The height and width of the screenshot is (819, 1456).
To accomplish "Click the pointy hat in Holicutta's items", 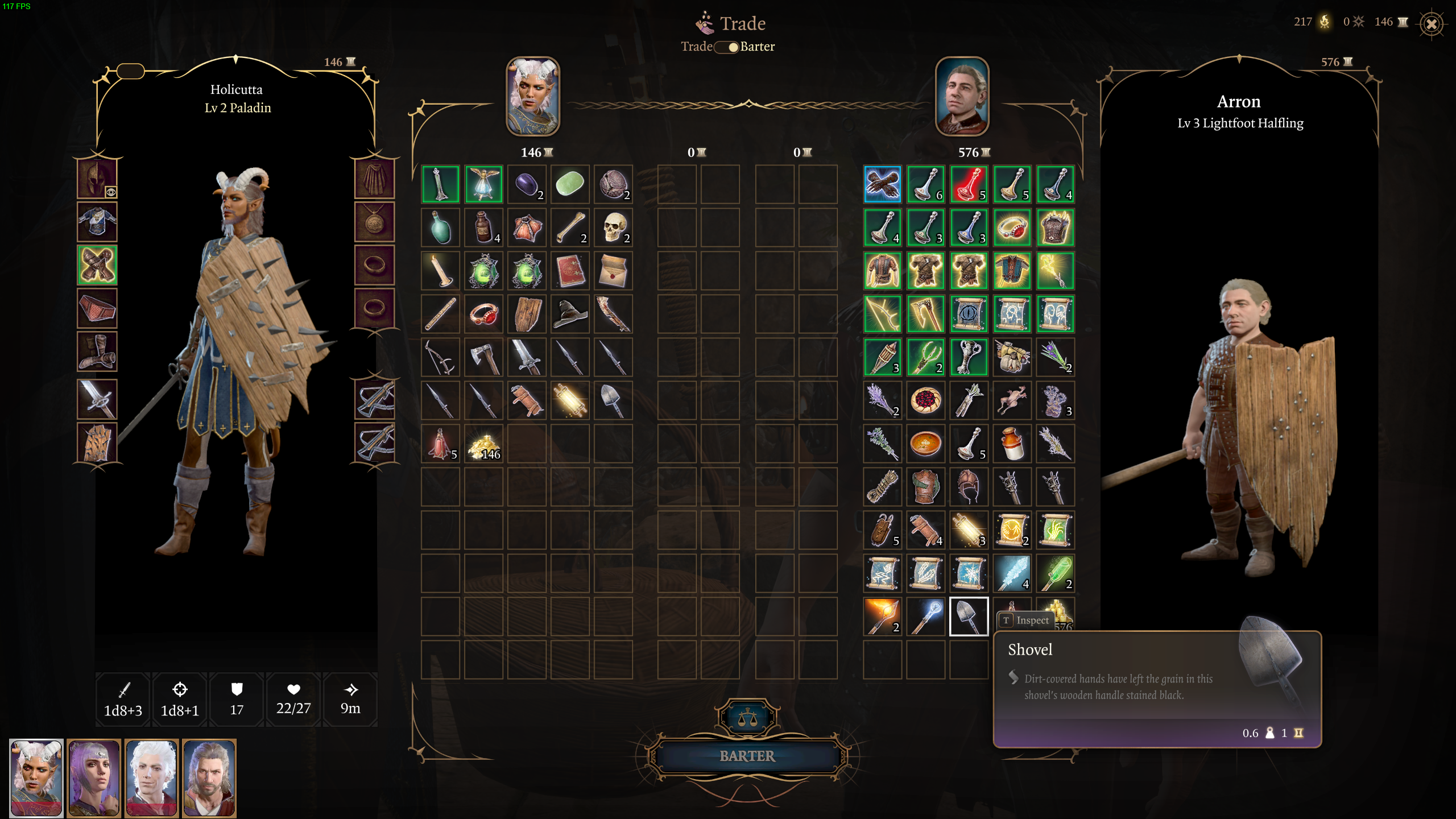I will point(570,313).
